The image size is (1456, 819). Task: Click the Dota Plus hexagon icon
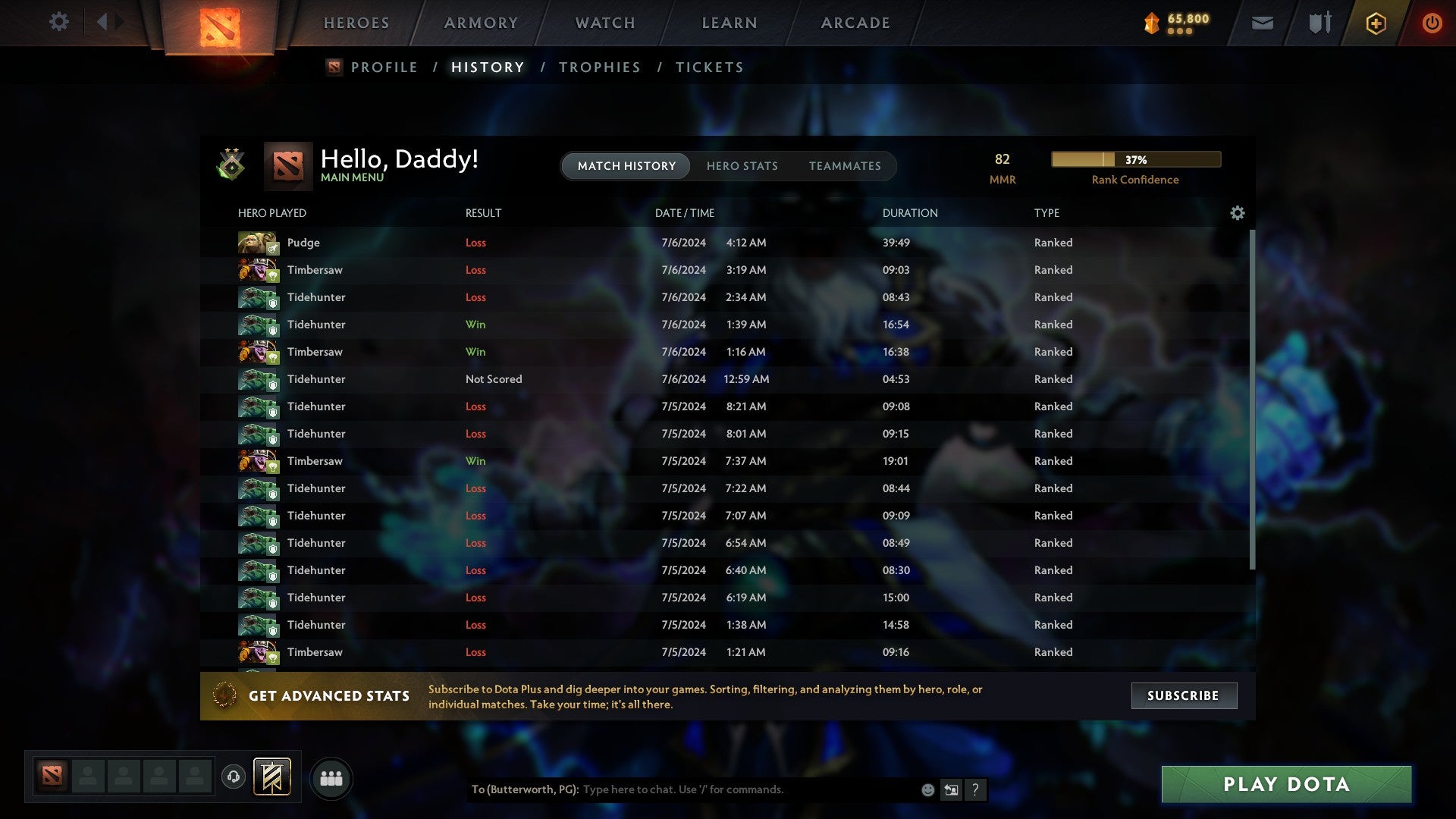(1376, 23)
